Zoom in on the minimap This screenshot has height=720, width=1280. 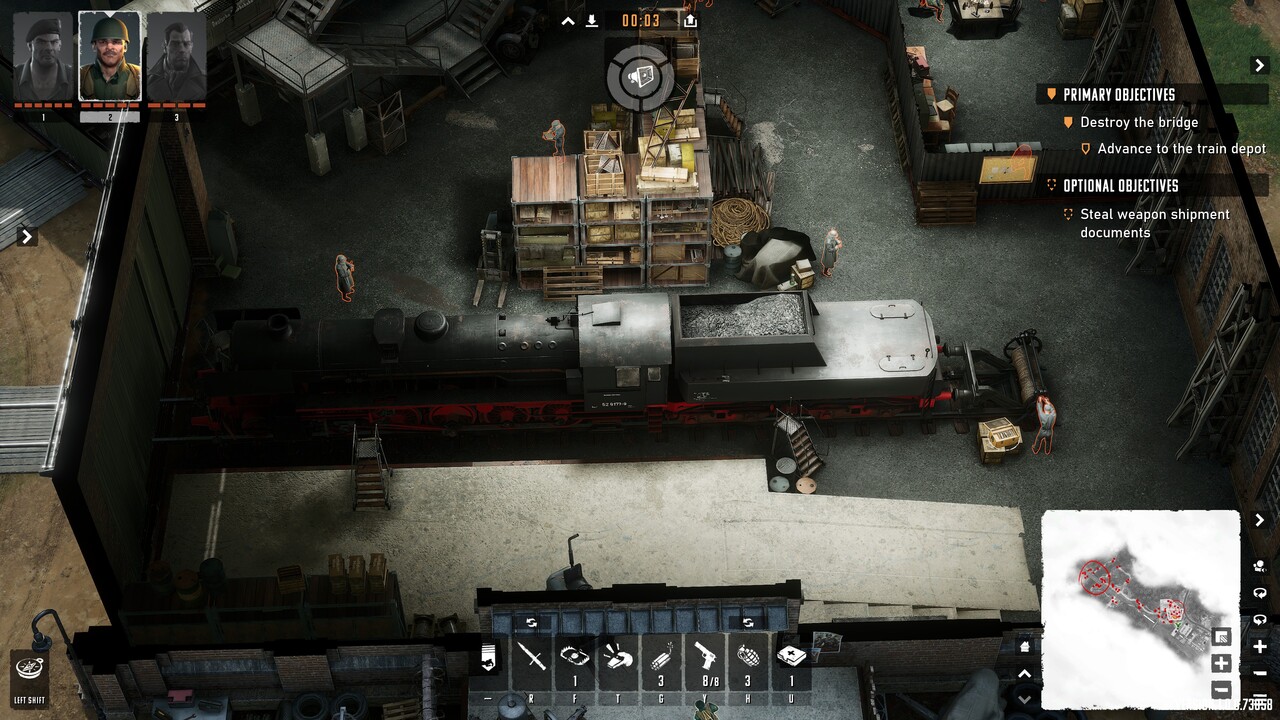(1221, 663)
